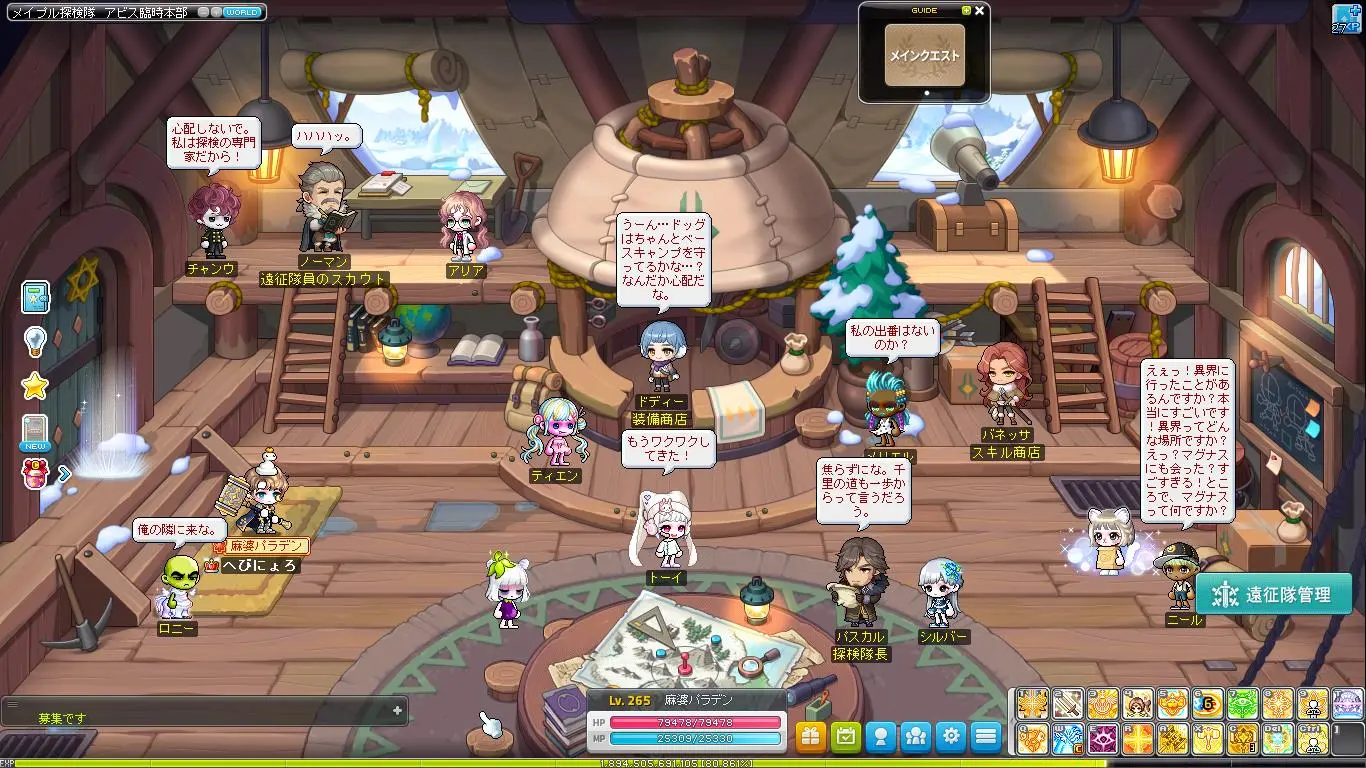
Task: Close the GUIDE window
Action: click(x=980, y=11)
